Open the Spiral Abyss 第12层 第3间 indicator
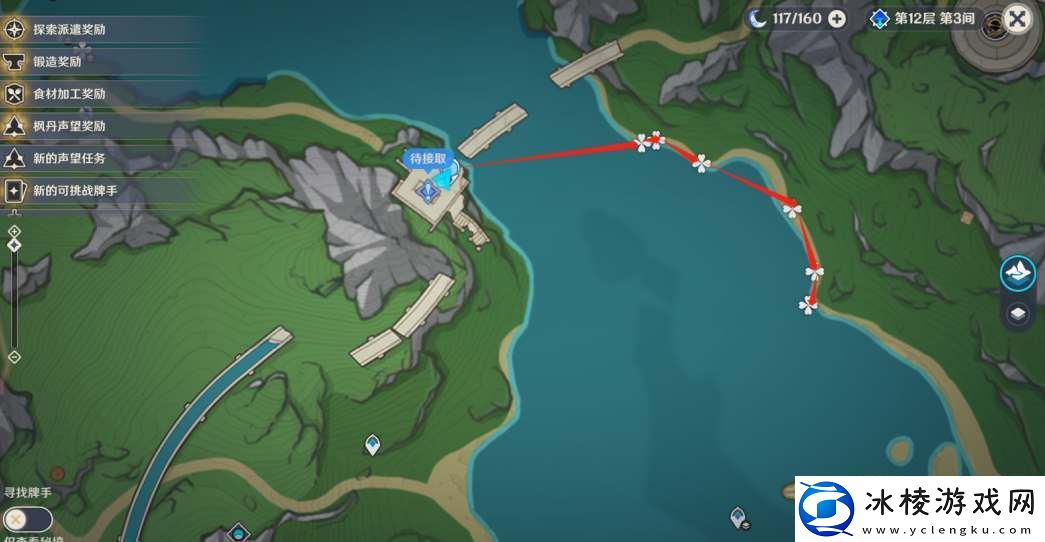This screenshot has width=1045, height=542. point(922,18)
